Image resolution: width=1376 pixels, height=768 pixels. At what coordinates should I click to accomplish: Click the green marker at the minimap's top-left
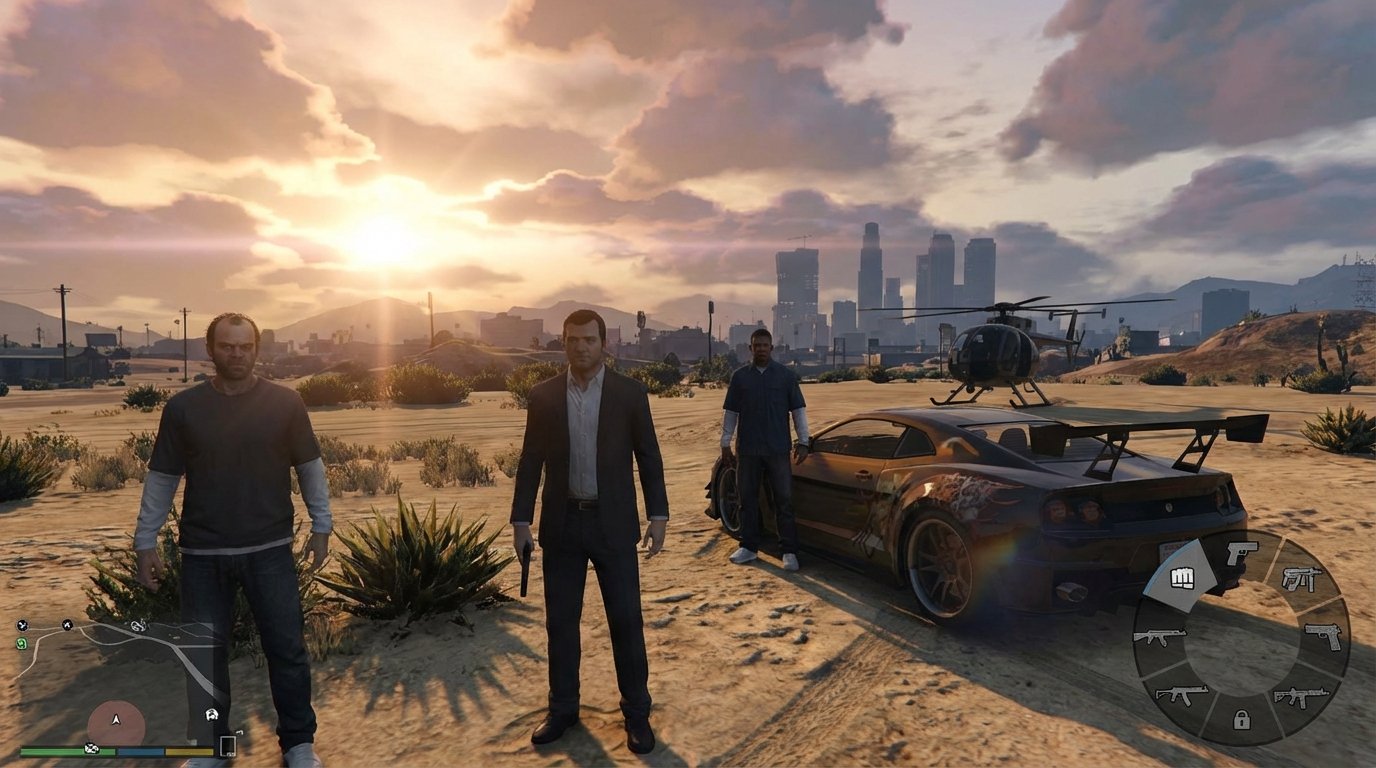click(21, 643)
